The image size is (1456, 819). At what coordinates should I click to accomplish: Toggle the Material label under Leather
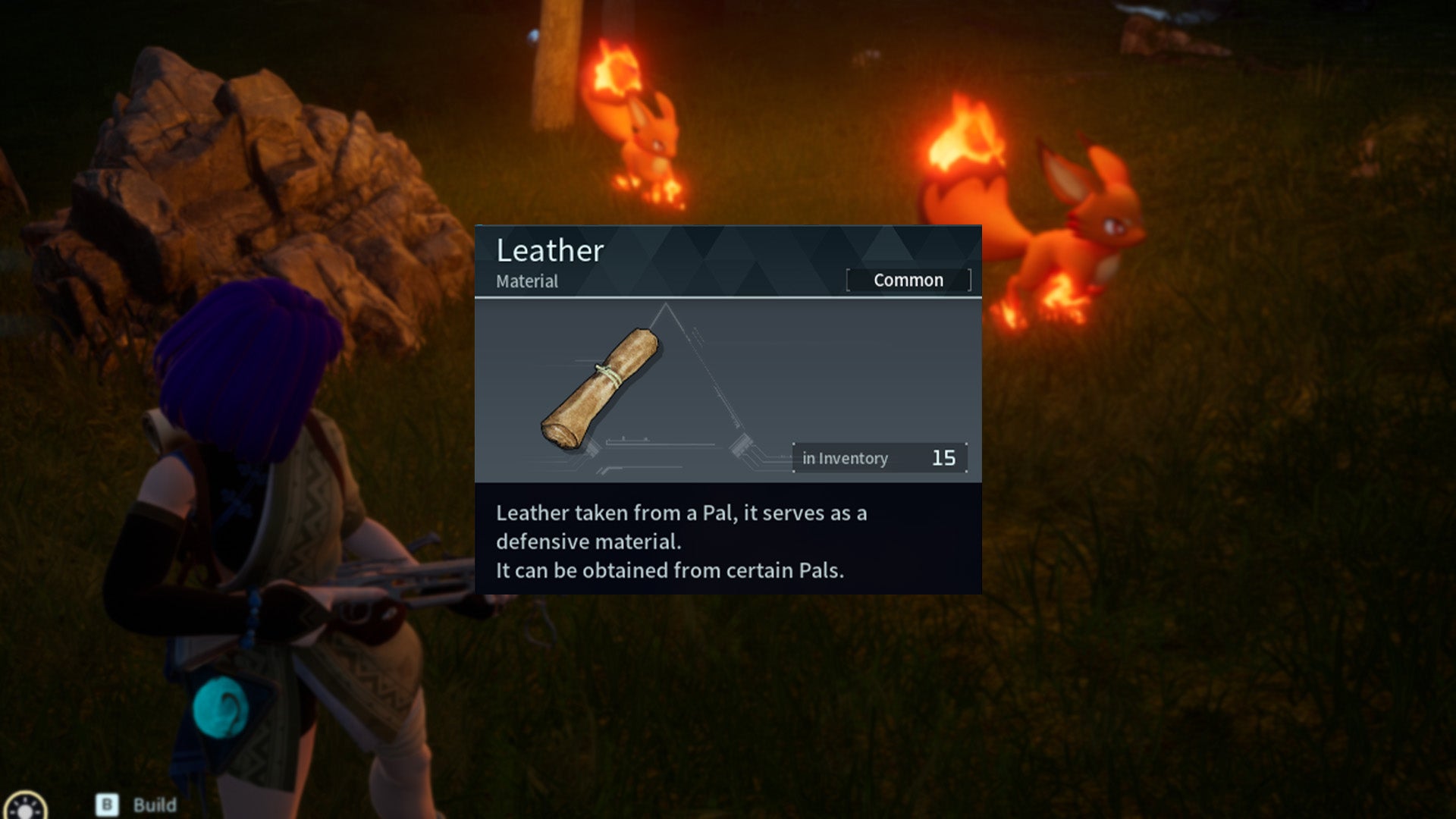tap(526, 281)
